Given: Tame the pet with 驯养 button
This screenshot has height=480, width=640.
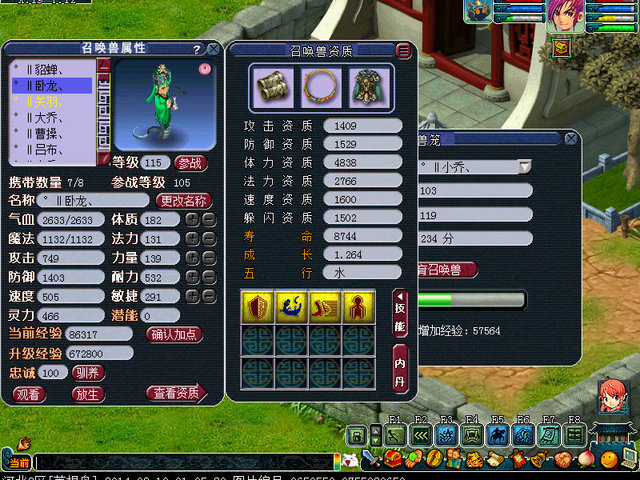Looking at the screenshot, I should pos(89,372).
